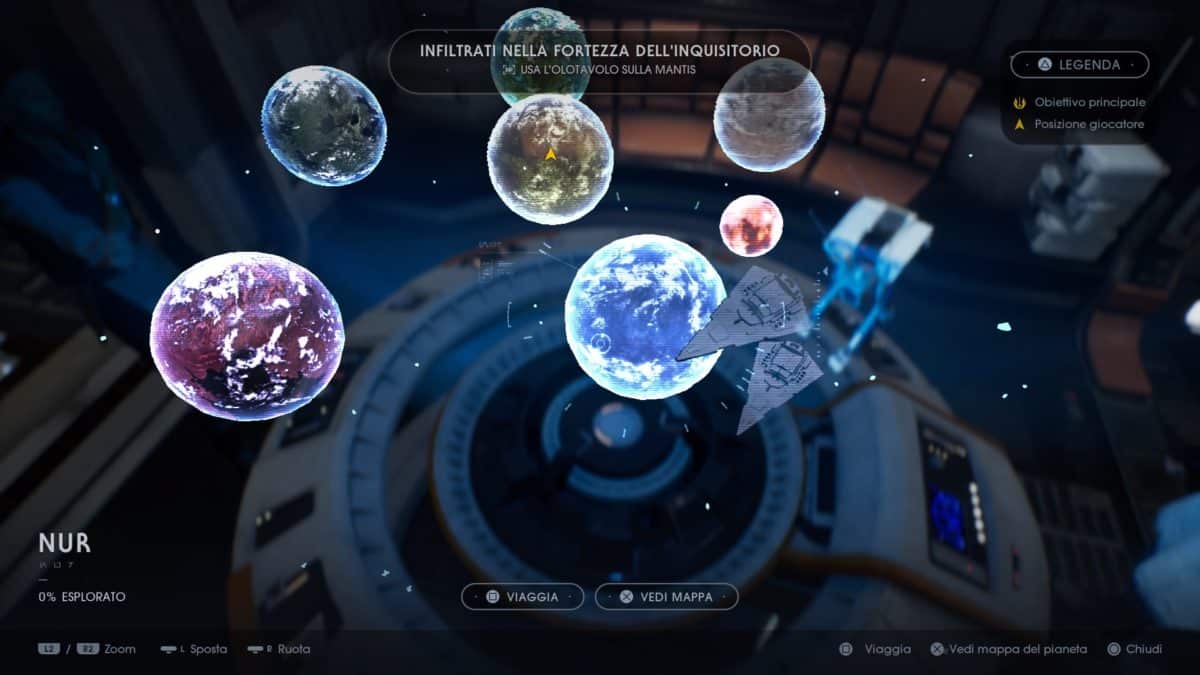The image size is (1200, 675).
Task: Choose the dark blue-grey cratered planet
Action: (x=324, y=125)
